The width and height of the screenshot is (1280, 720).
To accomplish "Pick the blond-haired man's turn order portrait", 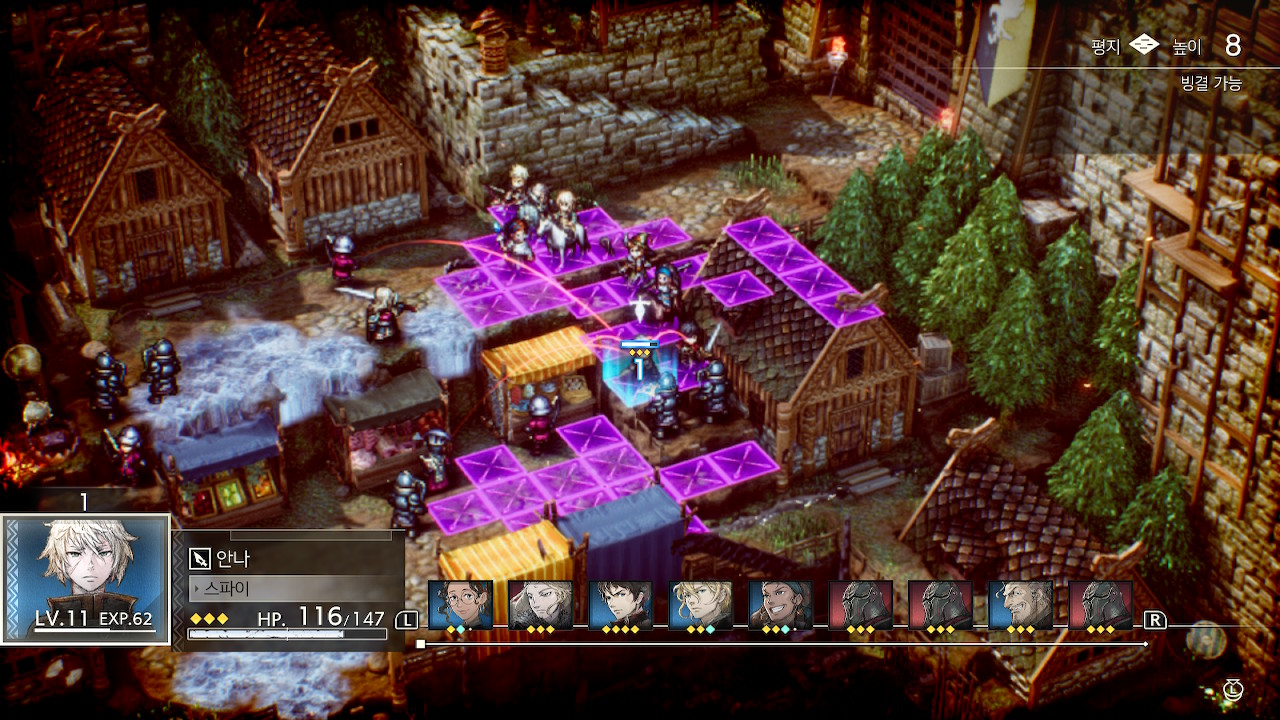I will 700,604.
